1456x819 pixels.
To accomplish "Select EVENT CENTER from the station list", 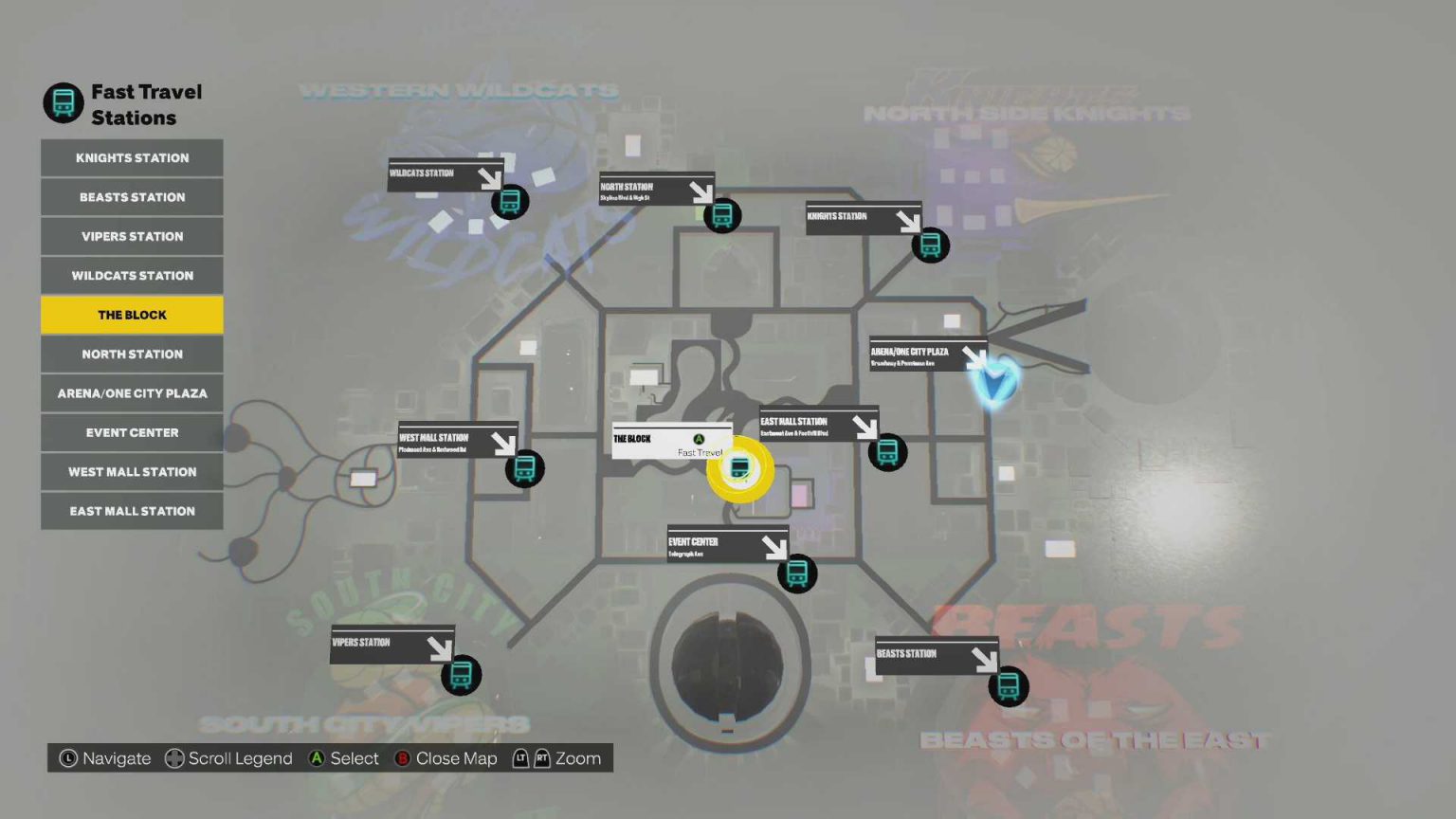I will tap(131, 432).
